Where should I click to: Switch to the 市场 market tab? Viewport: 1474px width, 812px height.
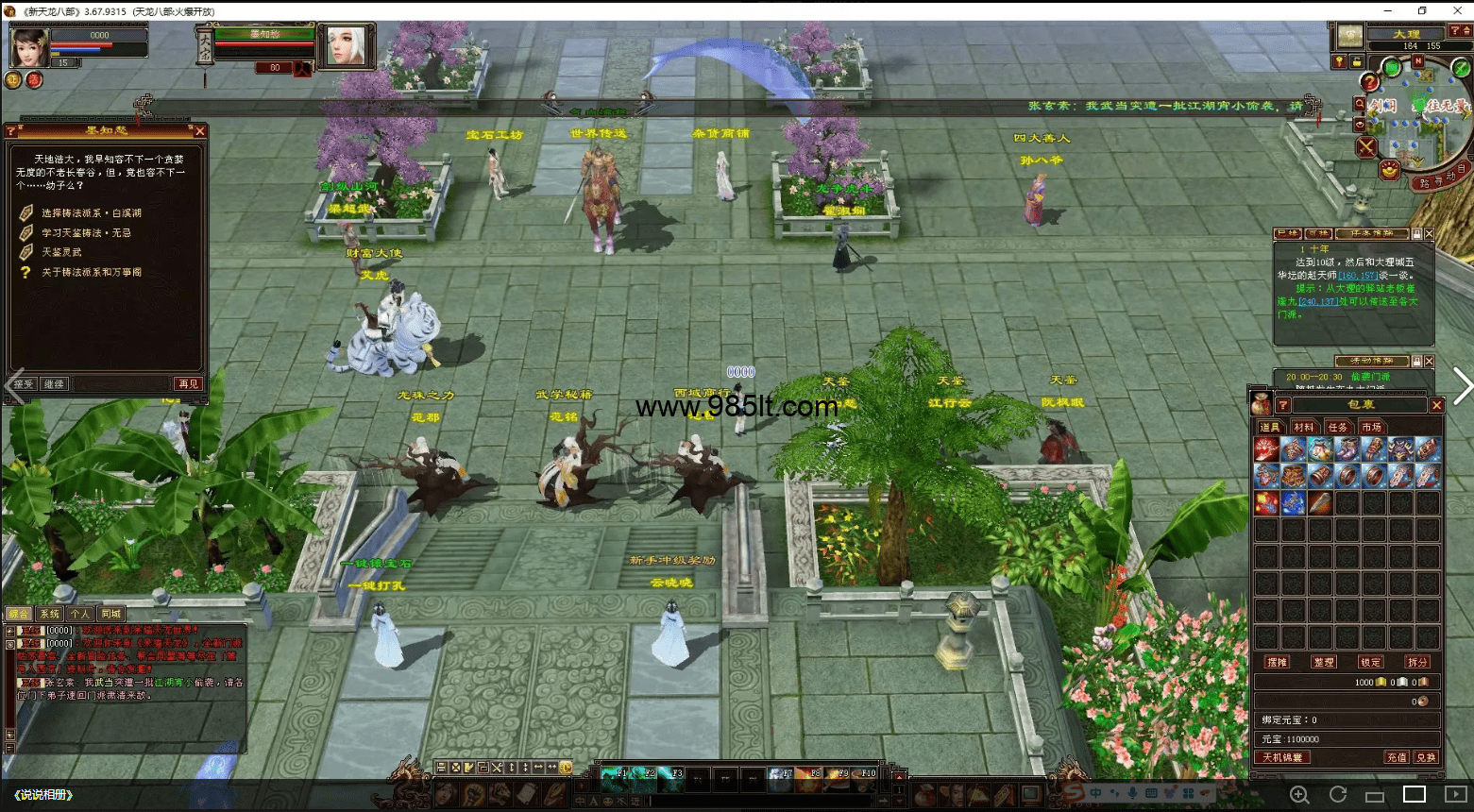tap(1372, 428)
